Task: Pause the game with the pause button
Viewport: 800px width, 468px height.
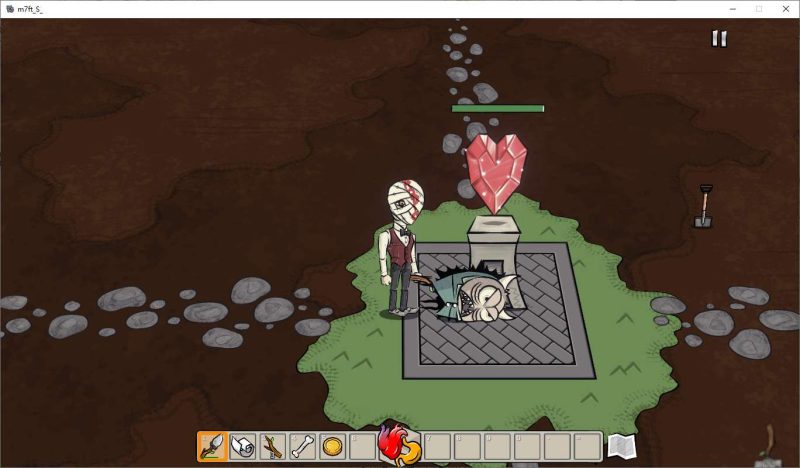Action: 718,39
